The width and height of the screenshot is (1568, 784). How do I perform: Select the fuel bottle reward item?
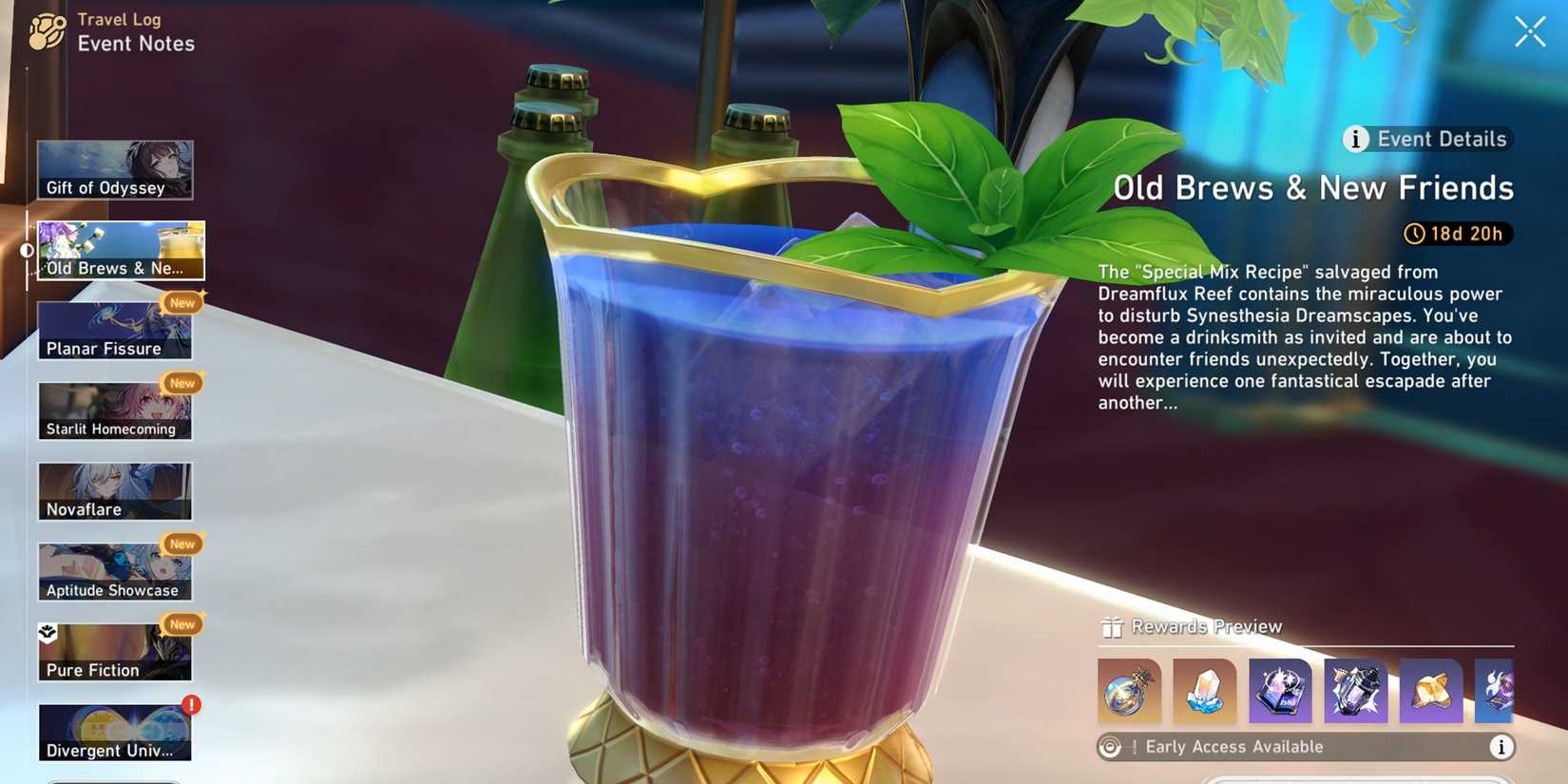point(1127,692)
